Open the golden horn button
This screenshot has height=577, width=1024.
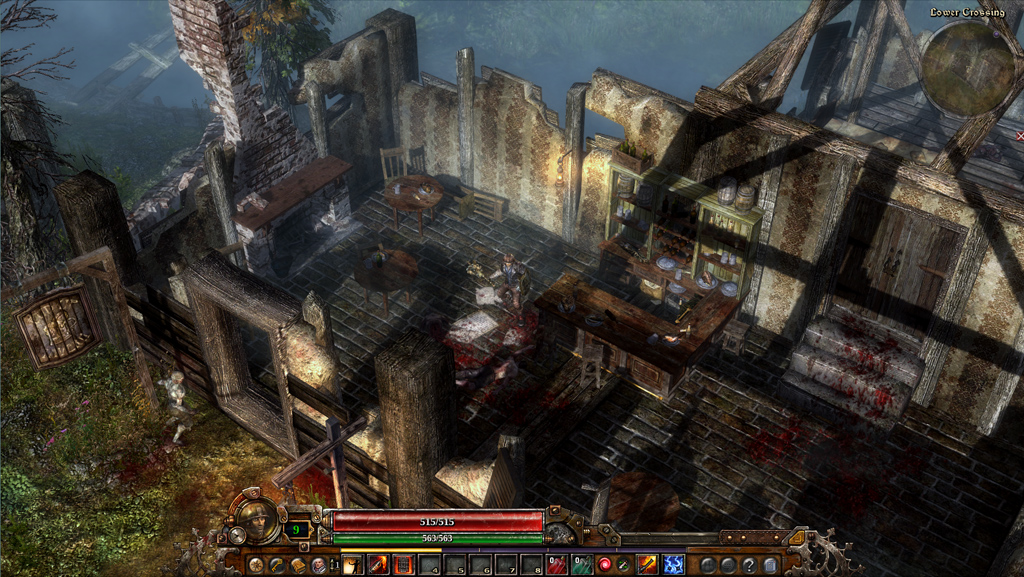click(277, 565)
